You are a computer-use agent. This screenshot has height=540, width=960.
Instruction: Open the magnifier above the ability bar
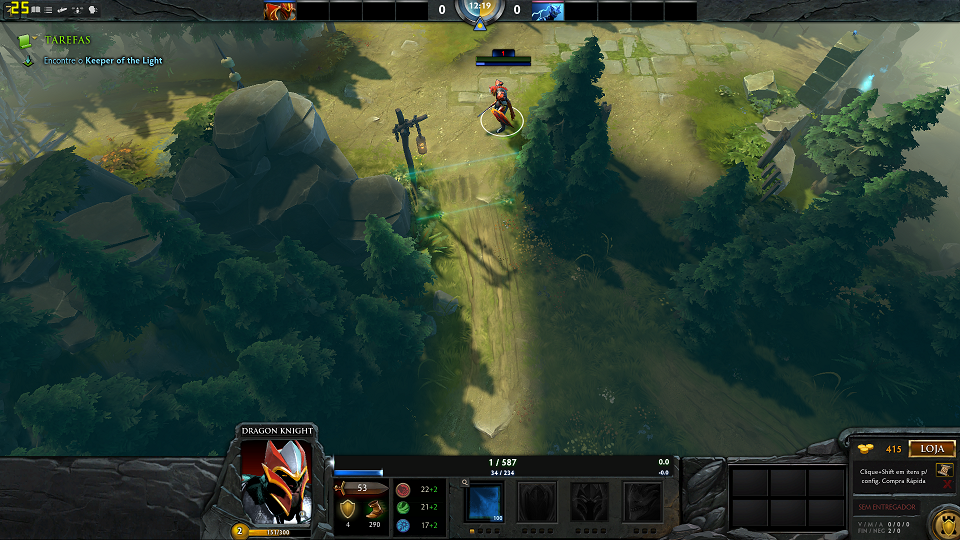click(x=465, y=482)
